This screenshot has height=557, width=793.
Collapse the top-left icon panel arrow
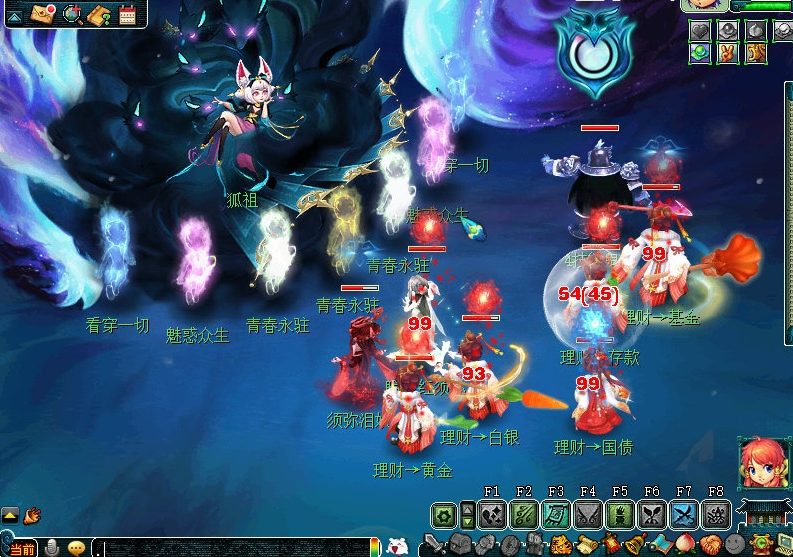pyautogui.click(x=15, y=14)
